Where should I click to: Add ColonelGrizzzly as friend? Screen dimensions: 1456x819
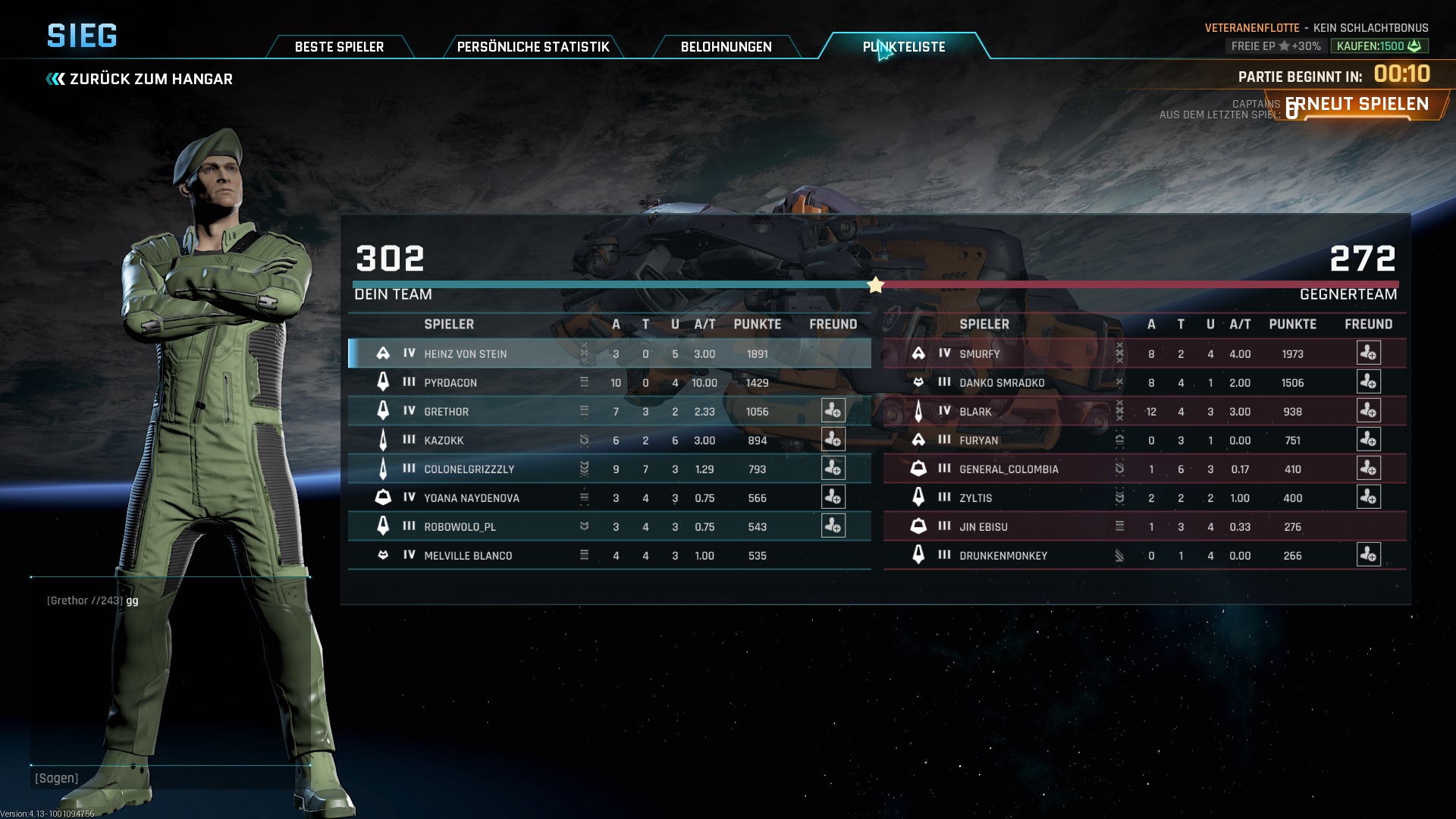(833, 469)
